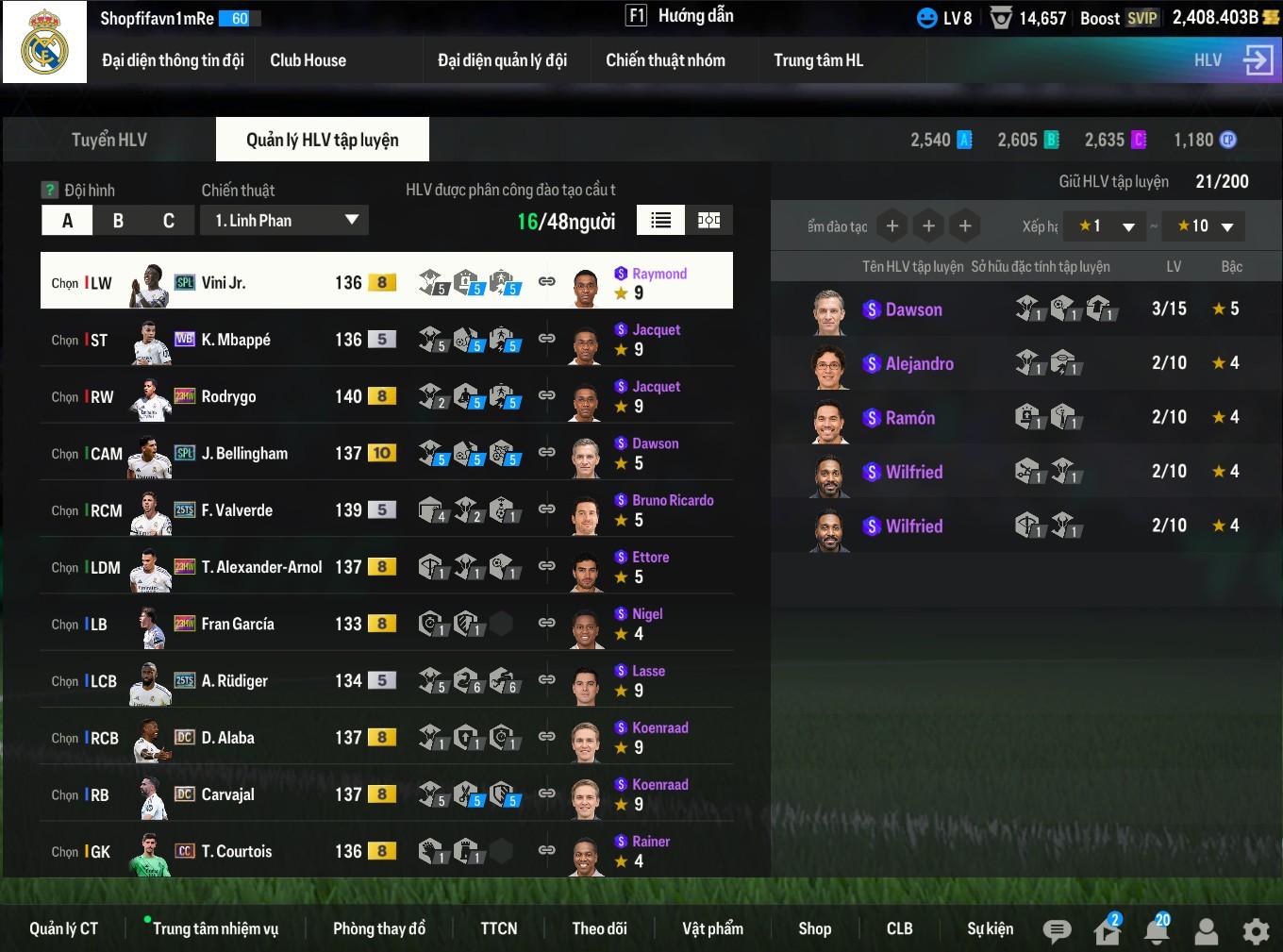
Task: Open Phòng thay đồ menu
Action: click(378, 928)
